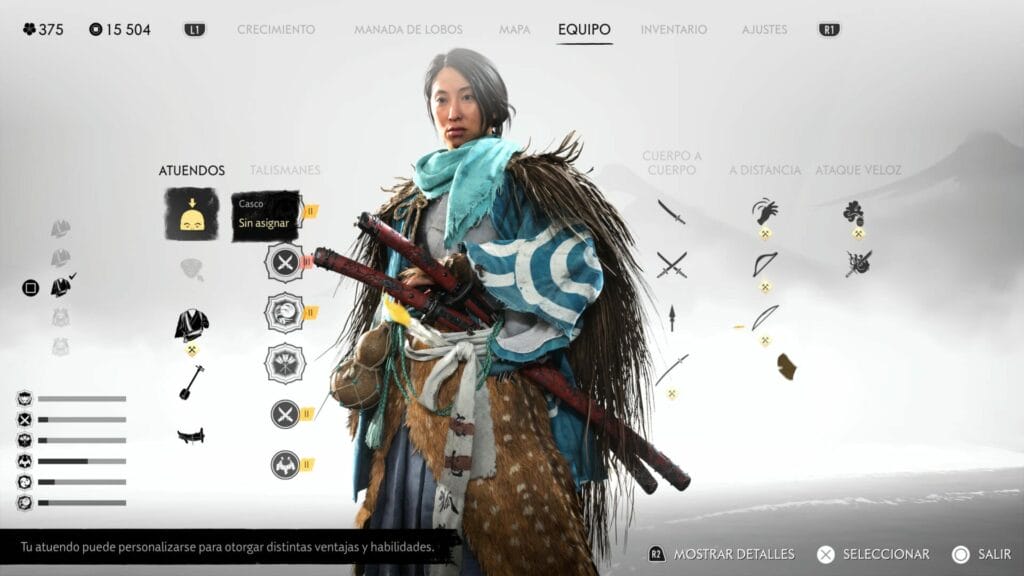Select the helmet (Casco) outfit slot

tap(191, 214)
